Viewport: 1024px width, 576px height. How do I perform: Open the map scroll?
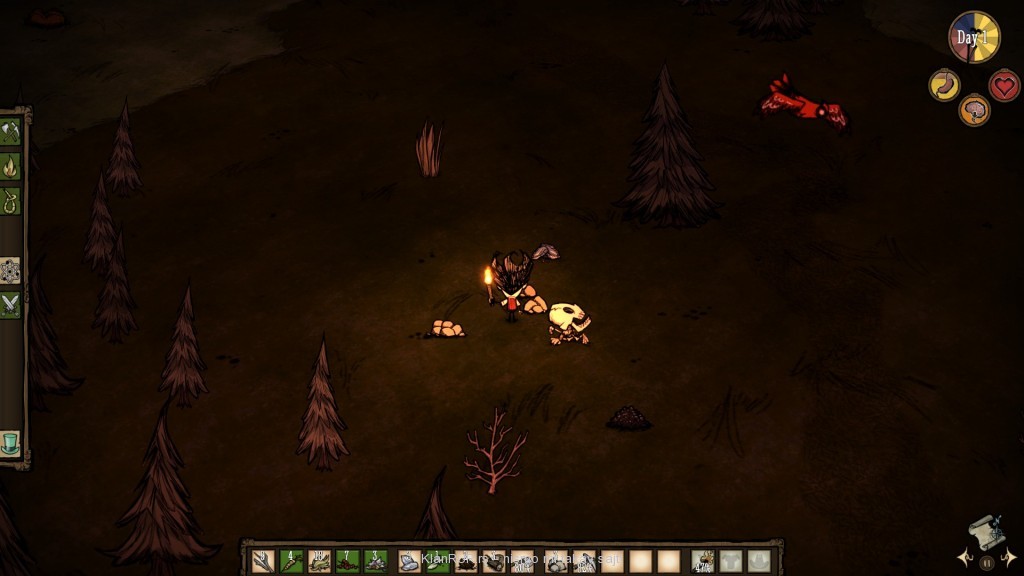[x=985, y=532]
